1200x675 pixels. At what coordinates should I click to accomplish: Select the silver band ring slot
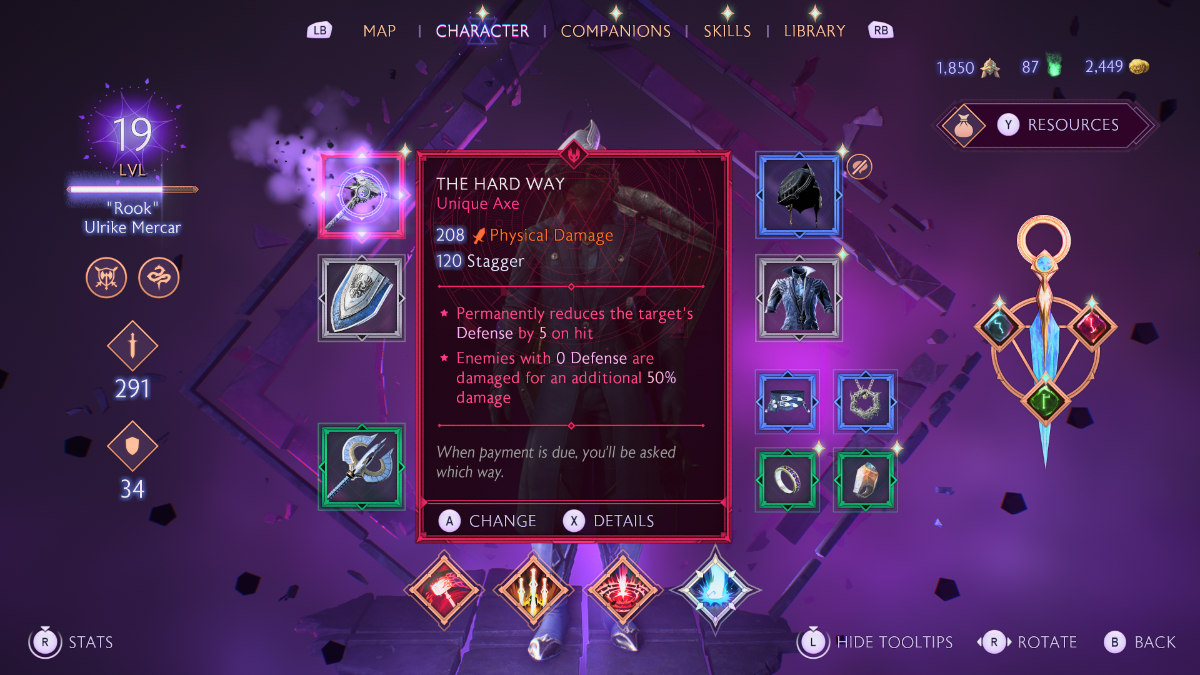pyautogui.click(x=788, y=480)
